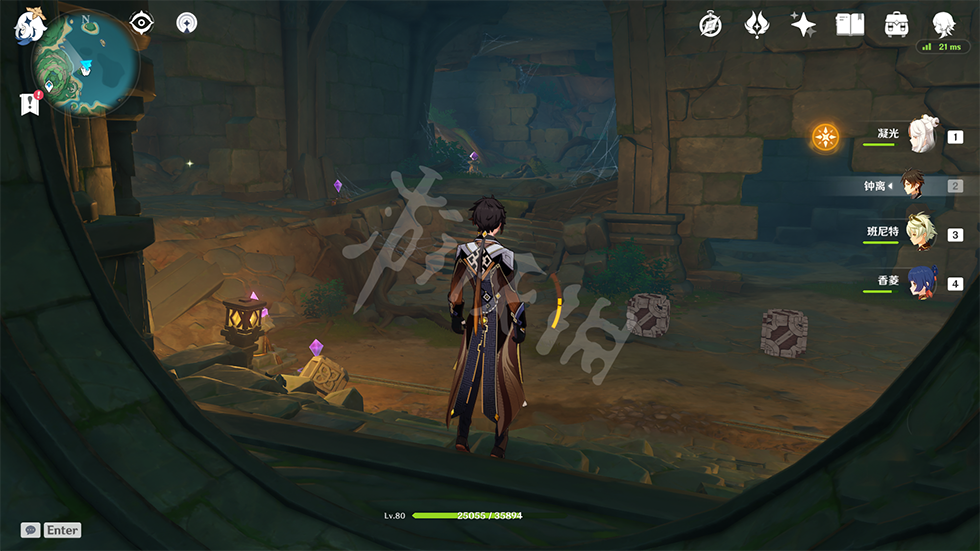
Task: Click the orange glowing ability icon
Action: [x=825, y=137]
